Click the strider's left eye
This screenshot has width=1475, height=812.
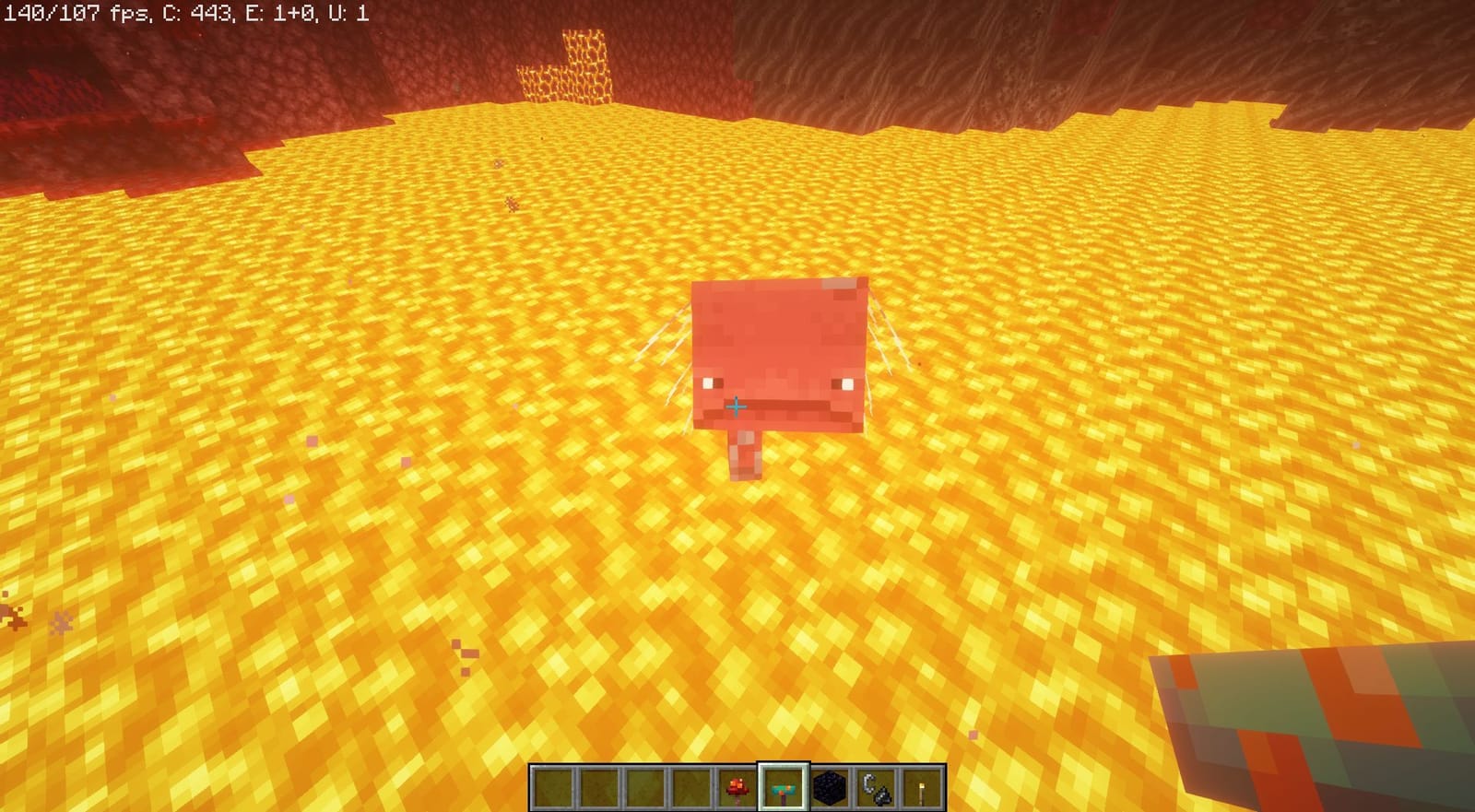pyautogui.click(x=708, y=381)
